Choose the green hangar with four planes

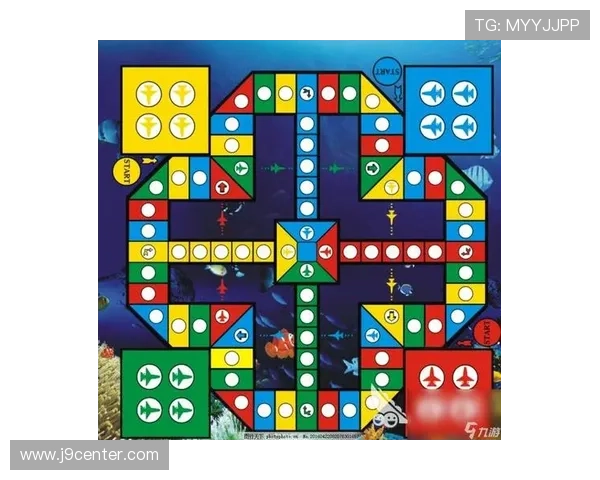coord(165,393)
